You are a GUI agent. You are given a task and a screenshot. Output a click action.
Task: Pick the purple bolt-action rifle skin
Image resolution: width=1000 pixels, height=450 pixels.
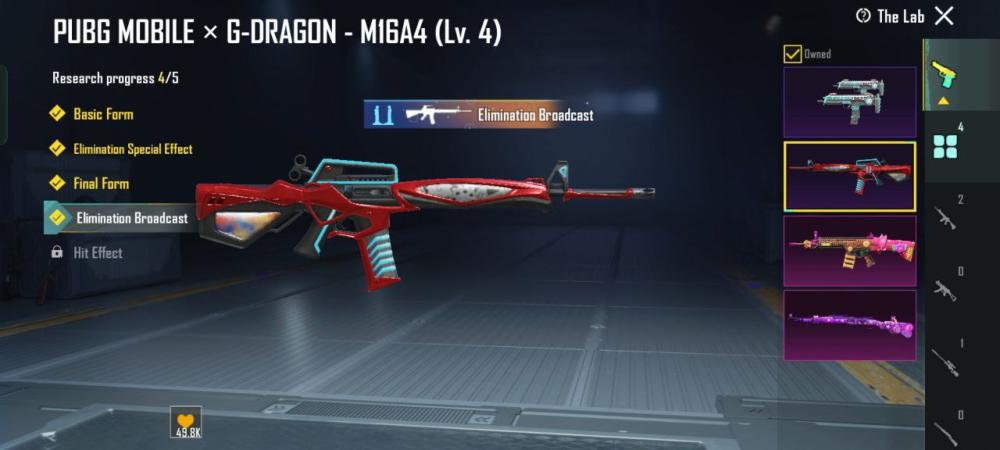[x=849, y=325]
